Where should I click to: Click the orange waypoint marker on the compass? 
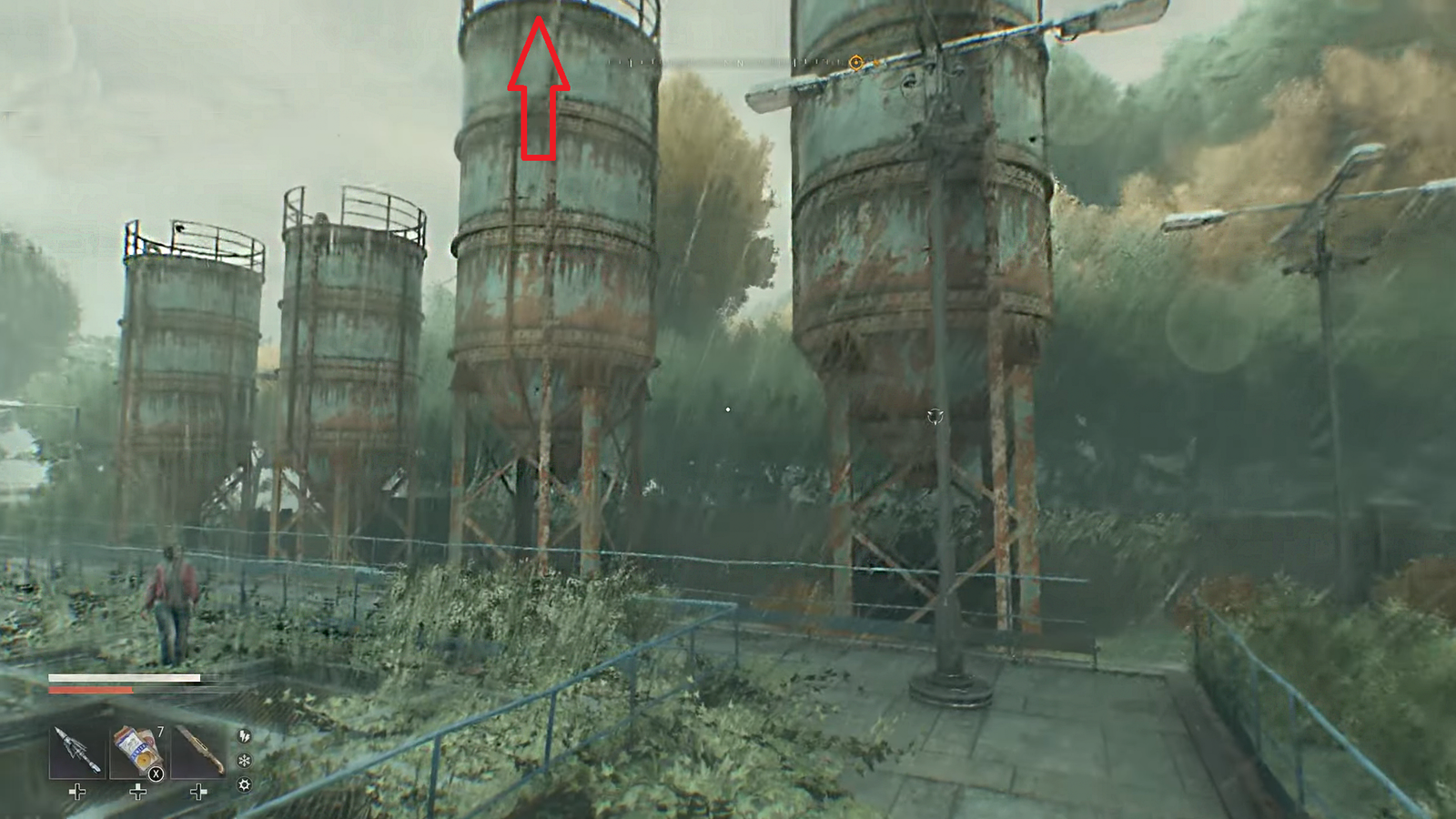[856, 63]
